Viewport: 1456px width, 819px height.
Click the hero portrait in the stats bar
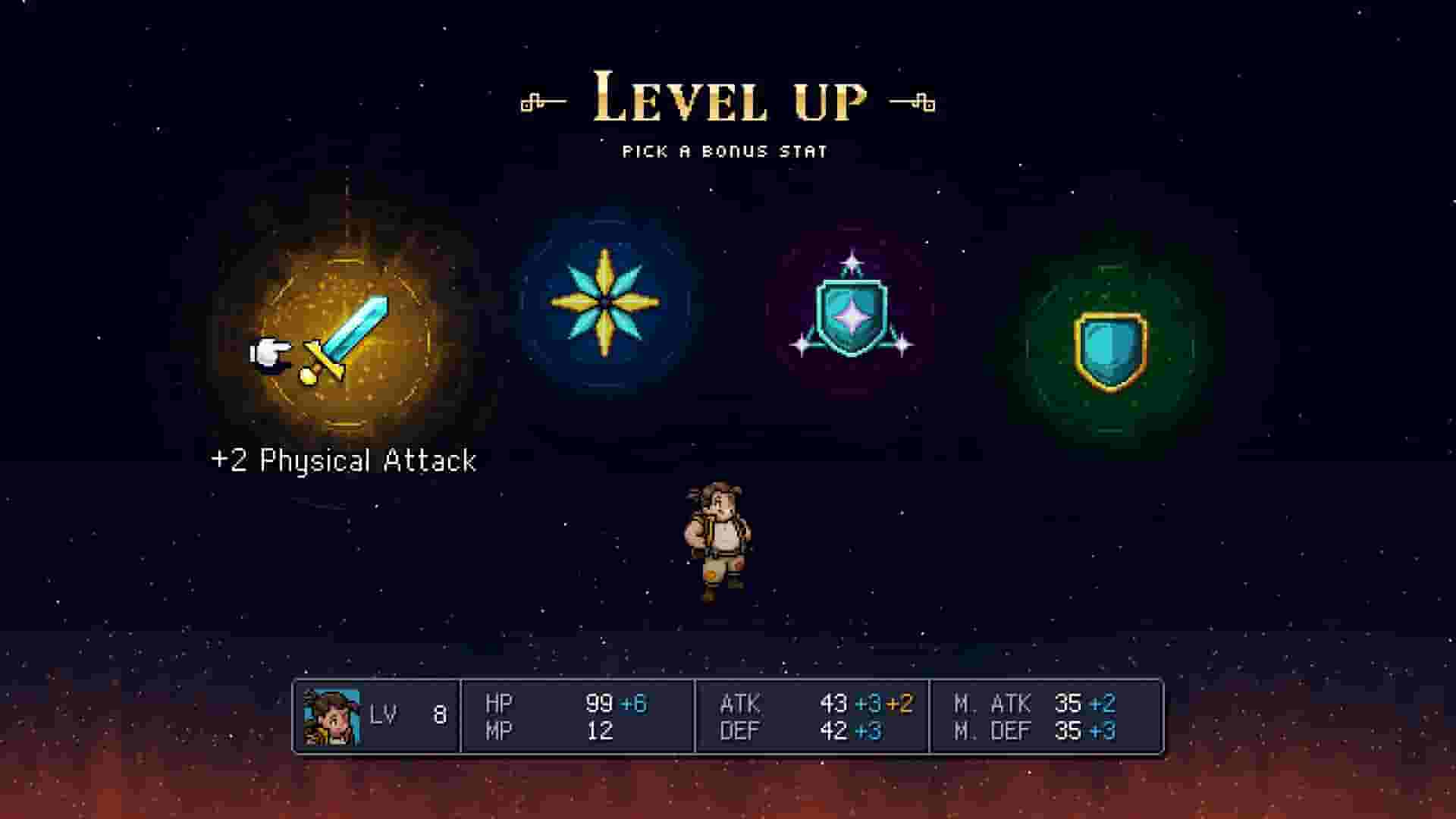click(x=334, y=717)
